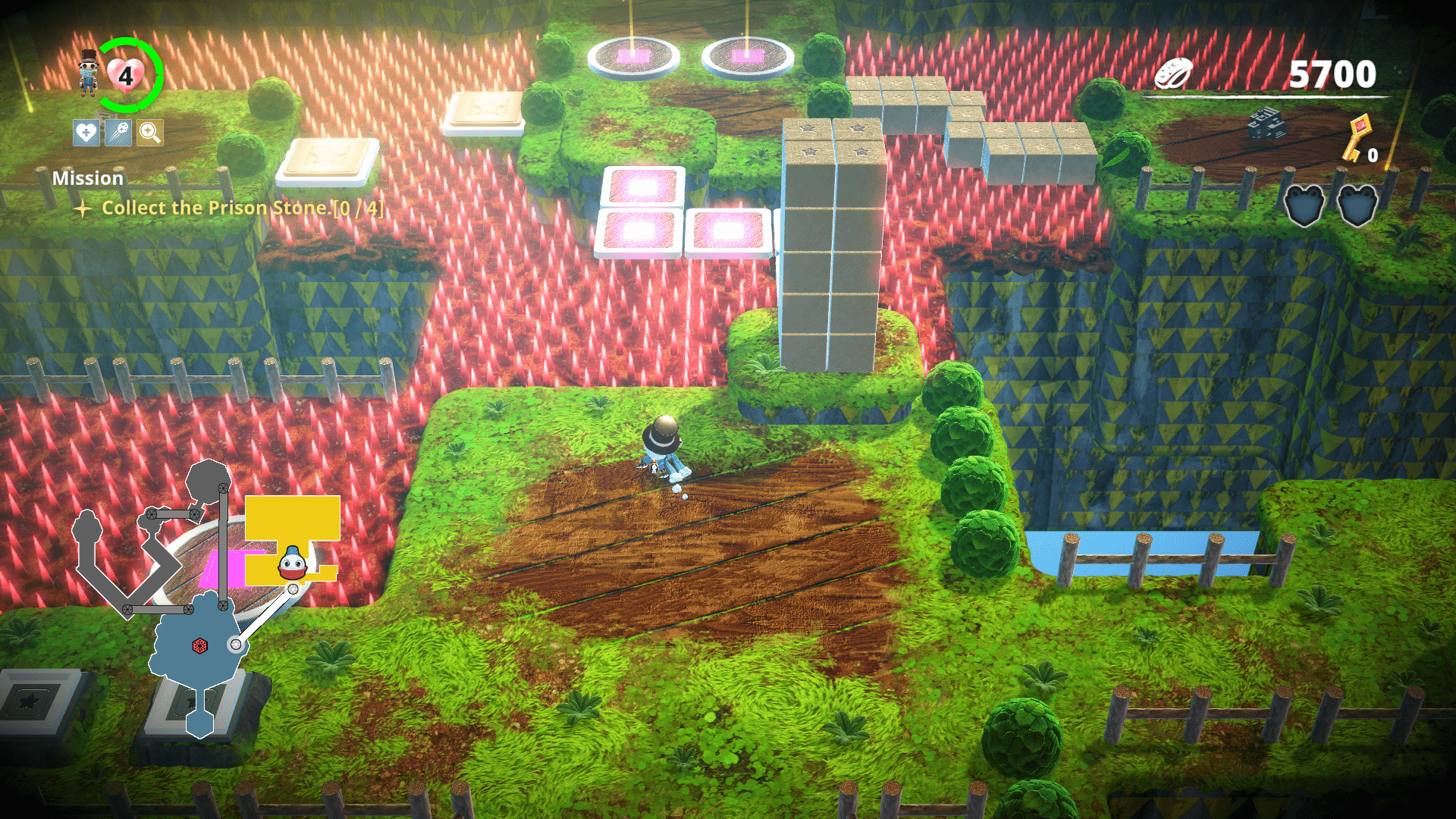The width and height of the screenshot is (1456, 819).
Task: Click the heart-plus healing skill icon
Action: tap(86, 133)
